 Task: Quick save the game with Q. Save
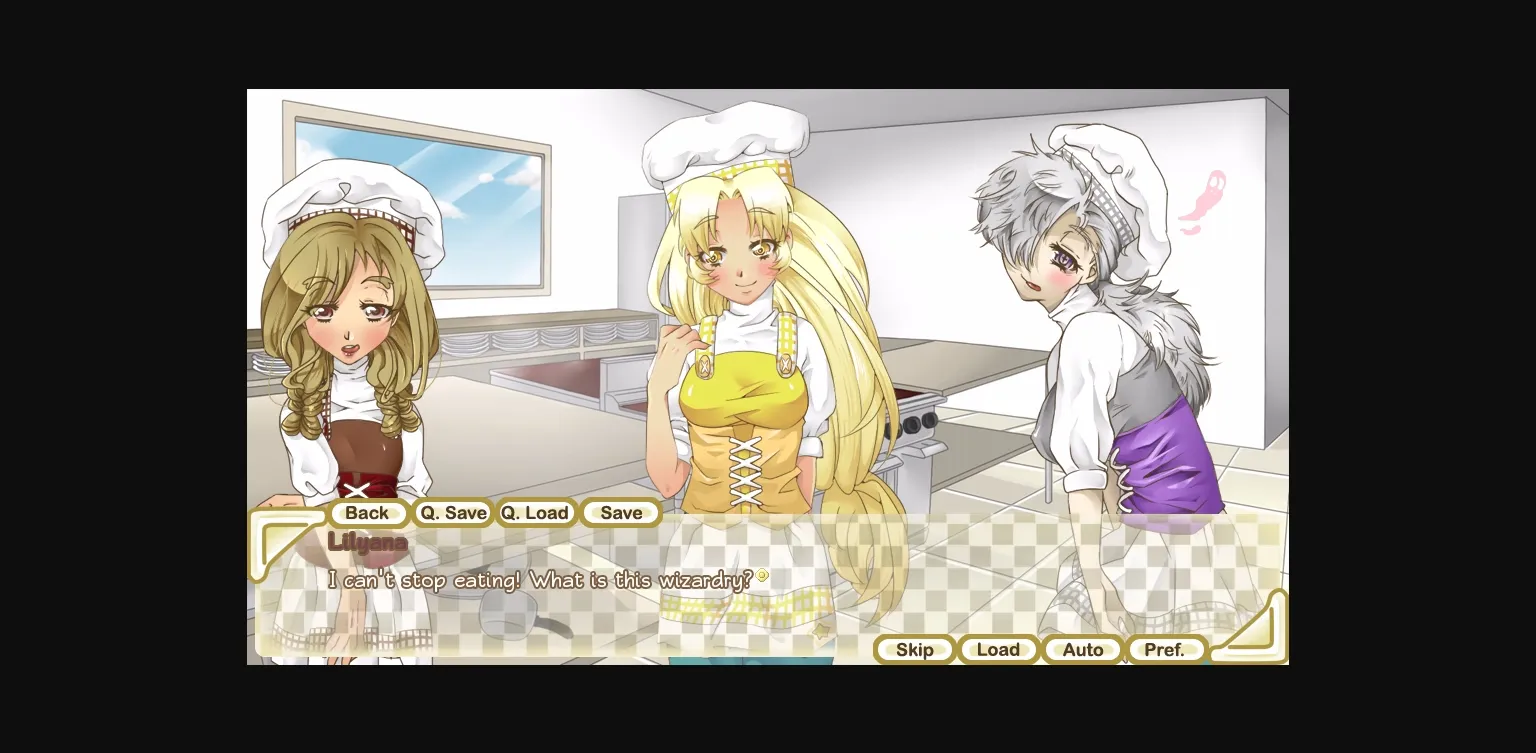pos(452,513)
